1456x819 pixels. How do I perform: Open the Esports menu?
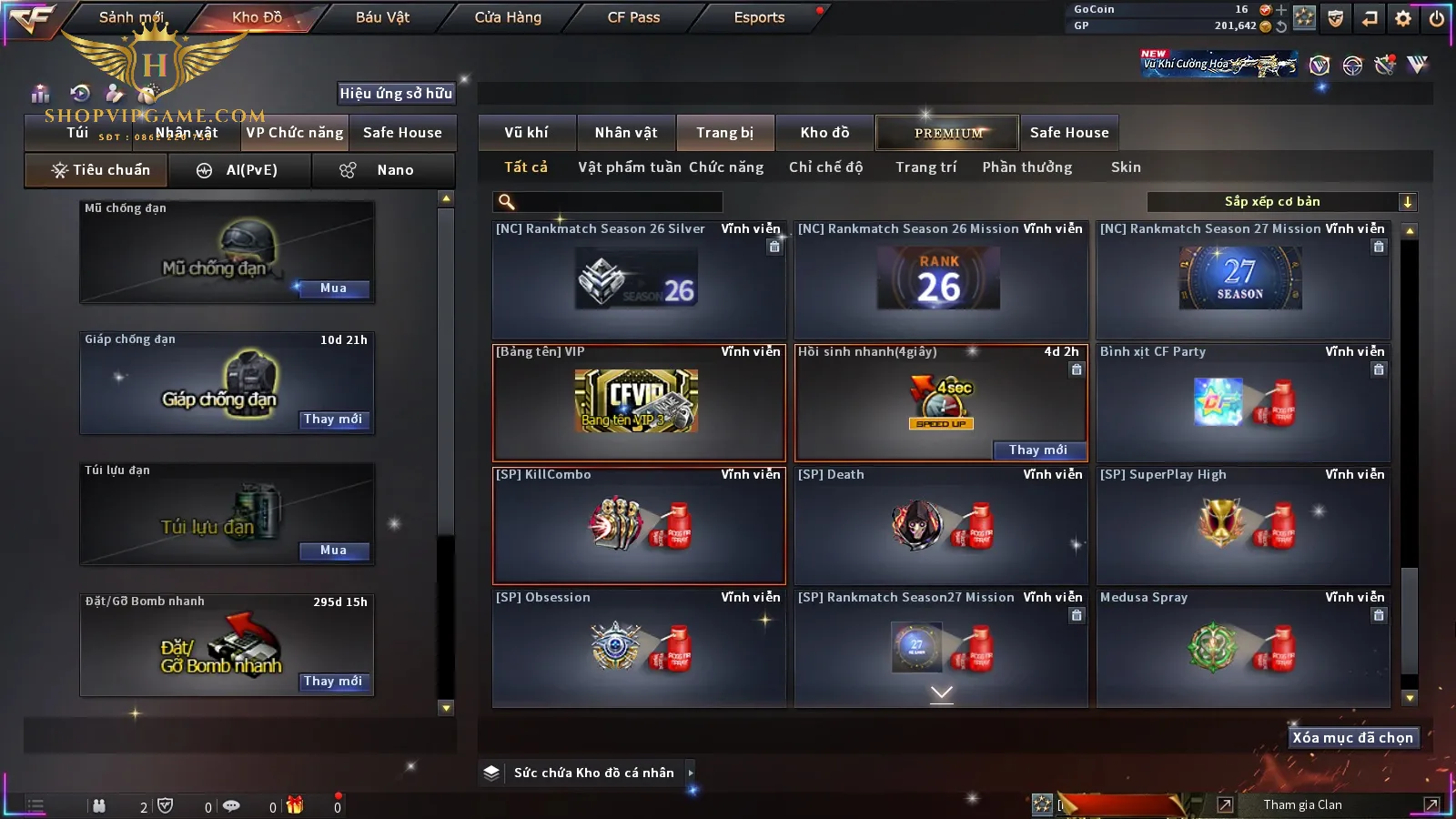coord(759,17)
